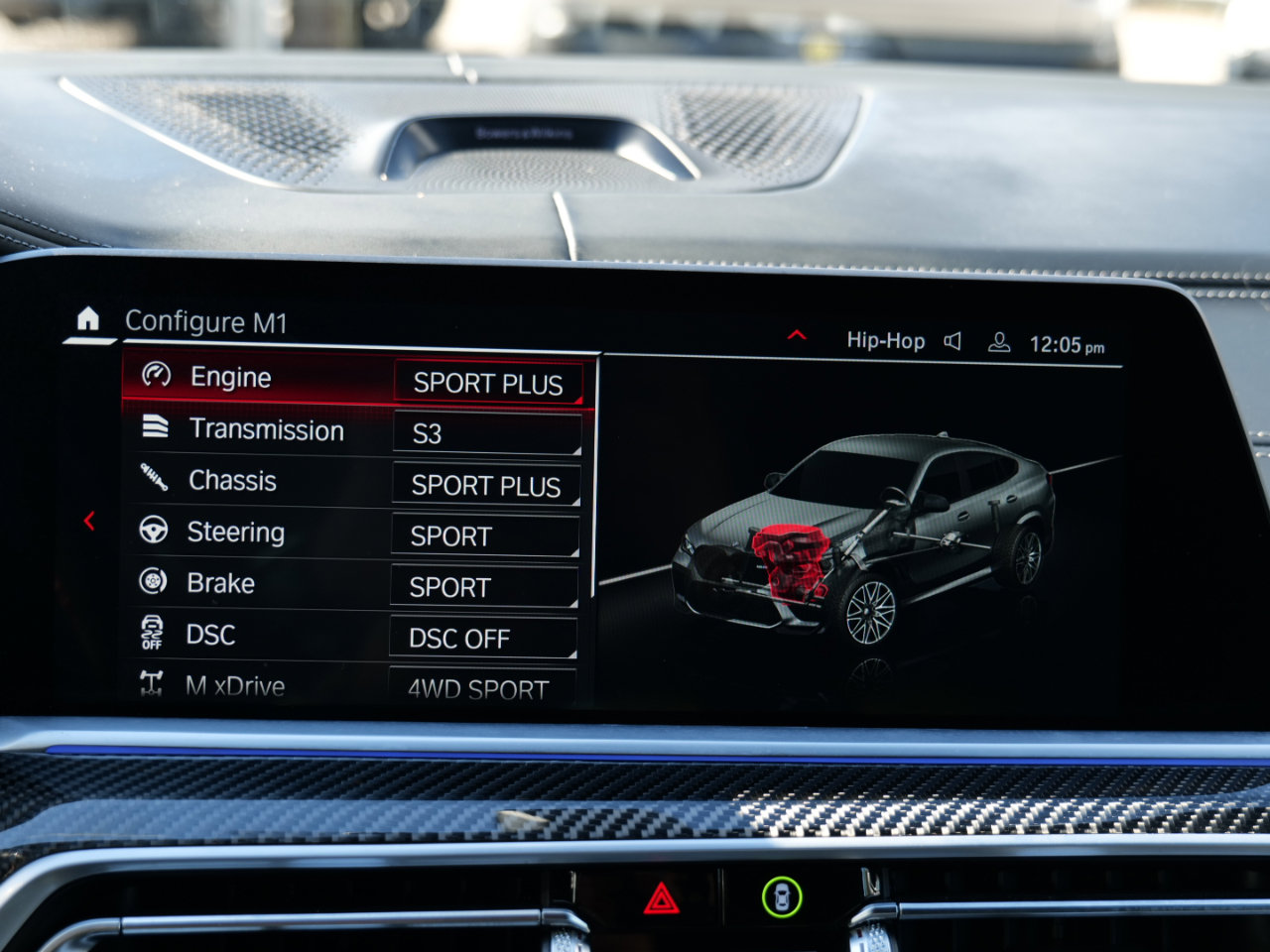Select the Engine gauge icon
Screen dimensions: 1270x952
(156, 377)
